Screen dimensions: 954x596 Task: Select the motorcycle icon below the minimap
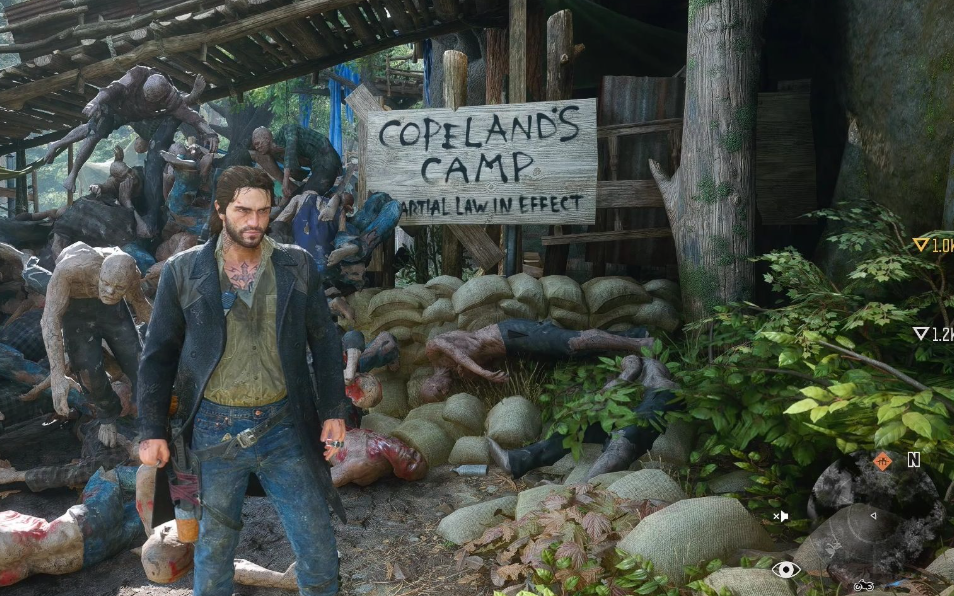pos(863,585)
